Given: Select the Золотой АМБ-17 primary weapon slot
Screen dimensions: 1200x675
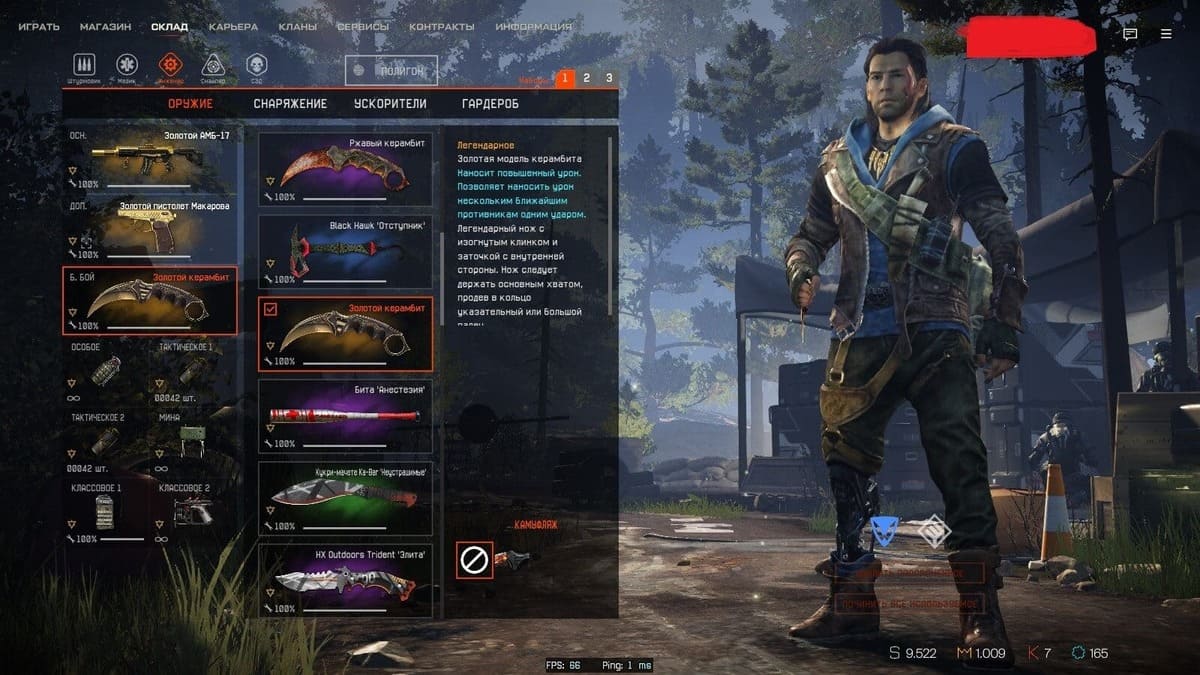Looking at the screenshot, I should click(x=152, y=159).
